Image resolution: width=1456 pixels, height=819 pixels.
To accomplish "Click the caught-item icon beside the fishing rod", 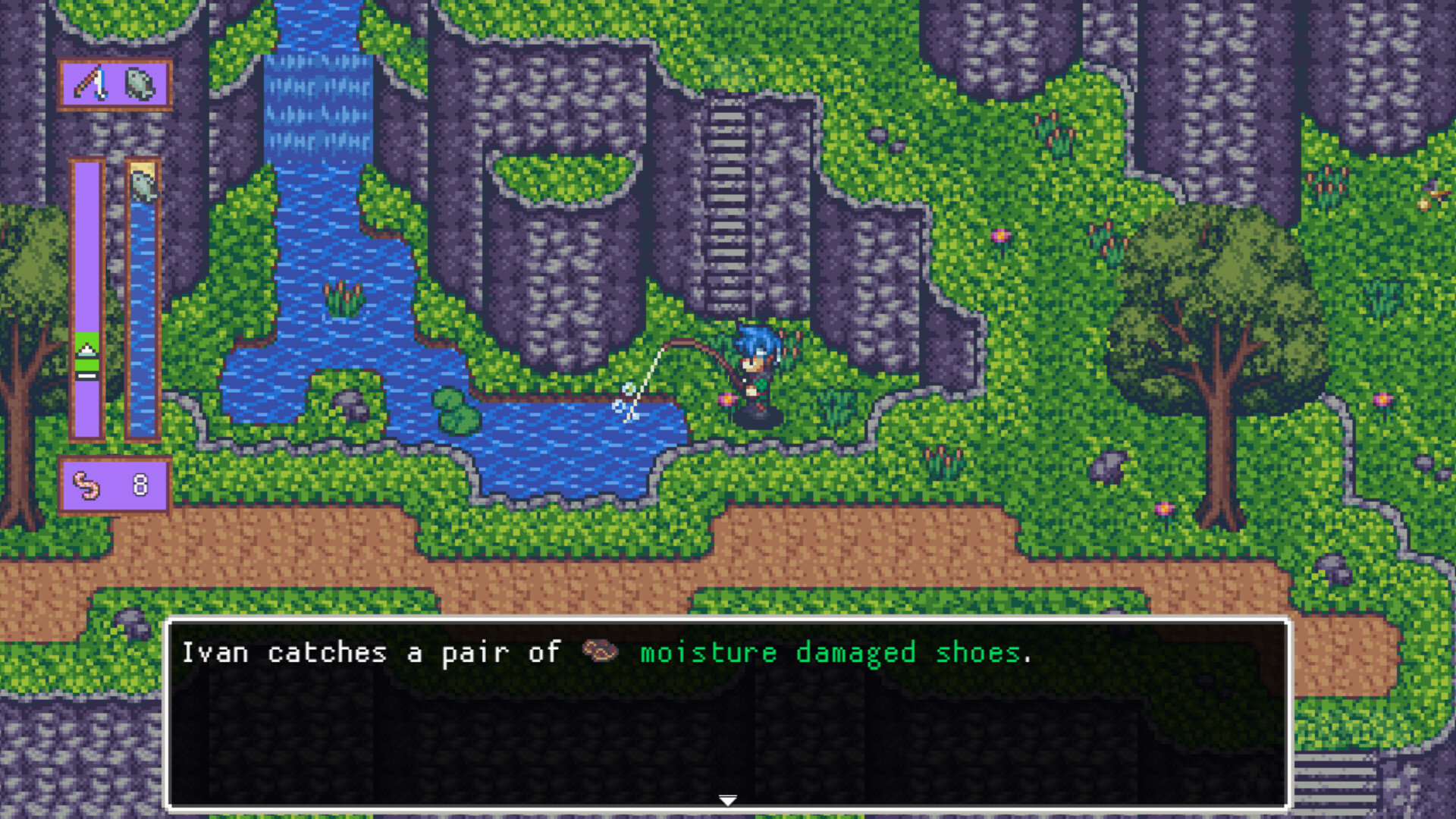I will pyautogui.click(x=137, y=82).
